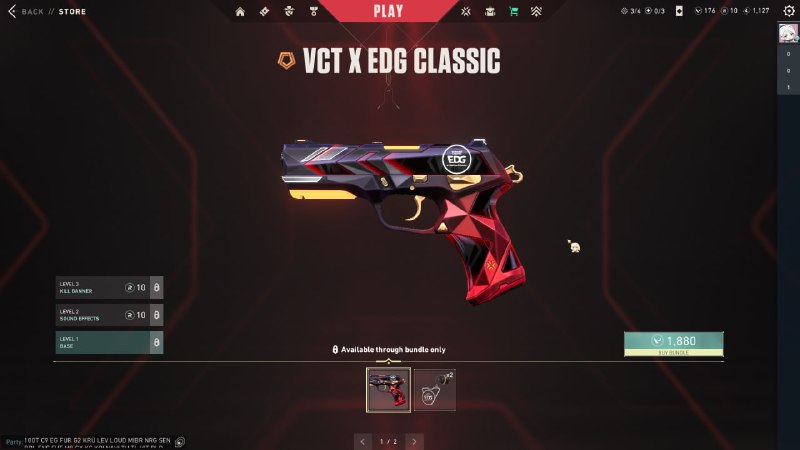Image resolution: width=800 pixels, height=450 pixels.
Task: Open the rank chevrons icon in navigation
Action: (536, 12)
